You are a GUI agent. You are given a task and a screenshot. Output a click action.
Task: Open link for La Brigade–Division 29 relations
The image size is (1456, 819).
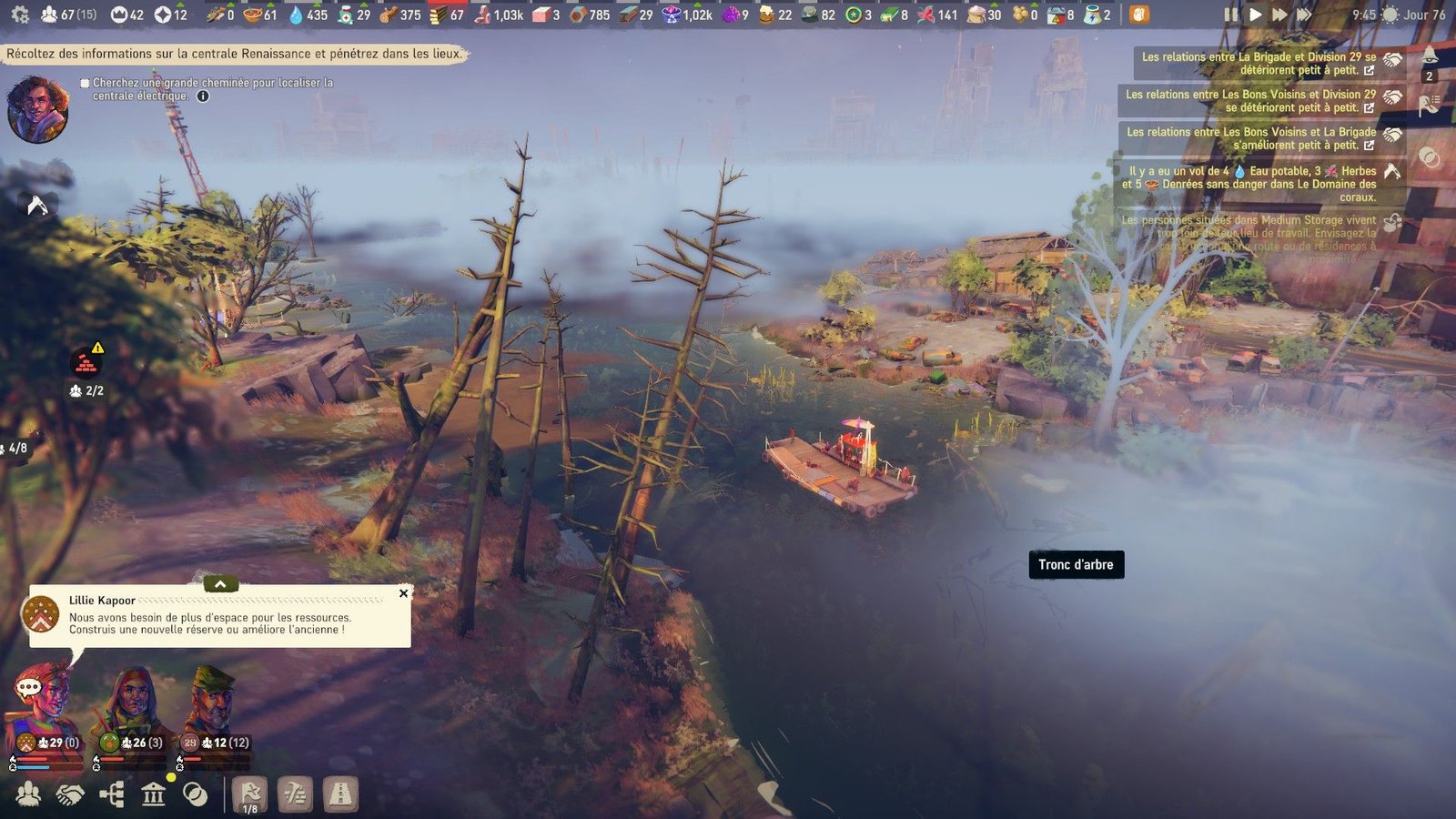tap(1369, 70)
